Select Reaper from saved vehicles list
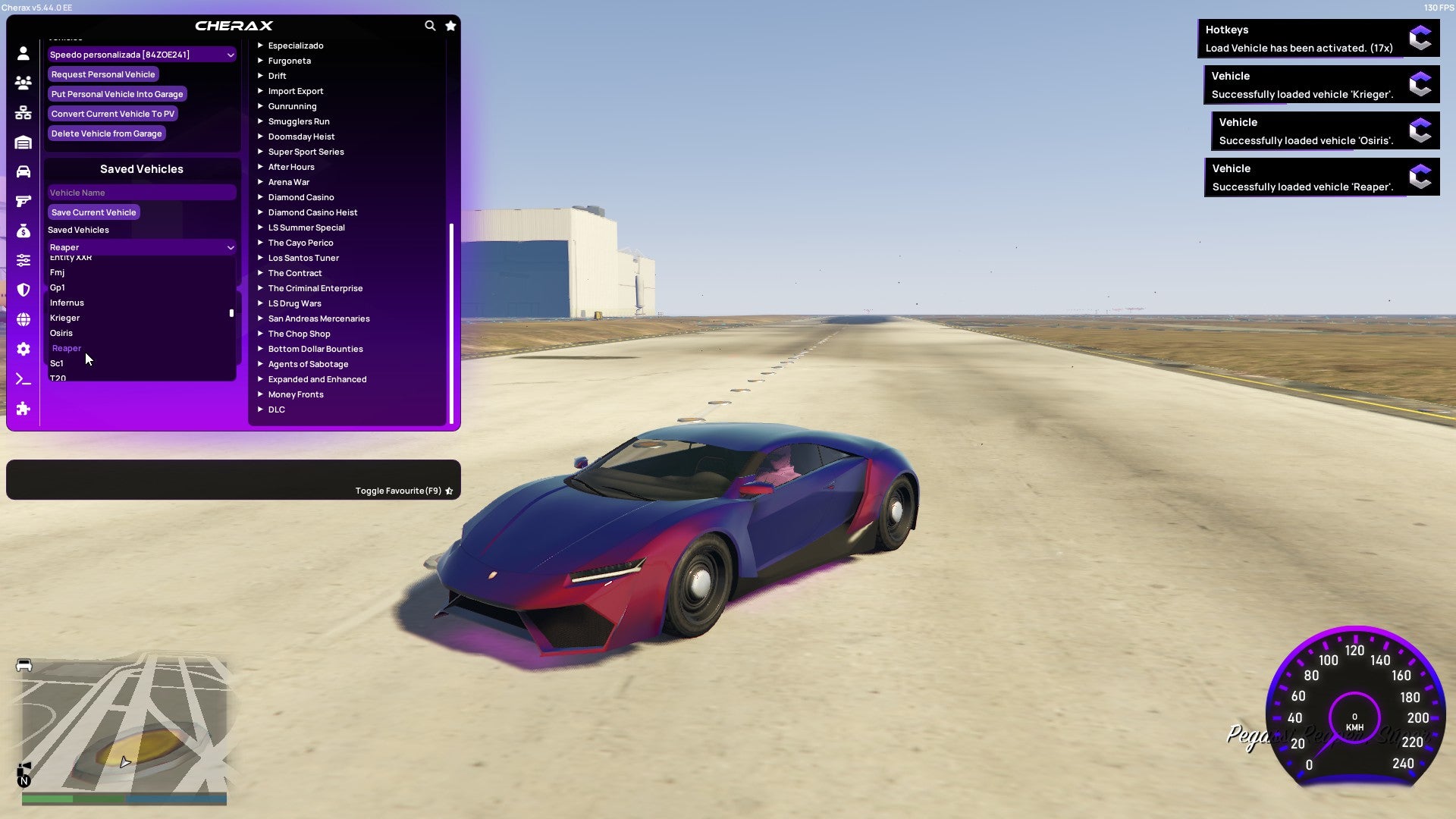This screenshot has height=819, width=1456. click(x=67, y=348)
